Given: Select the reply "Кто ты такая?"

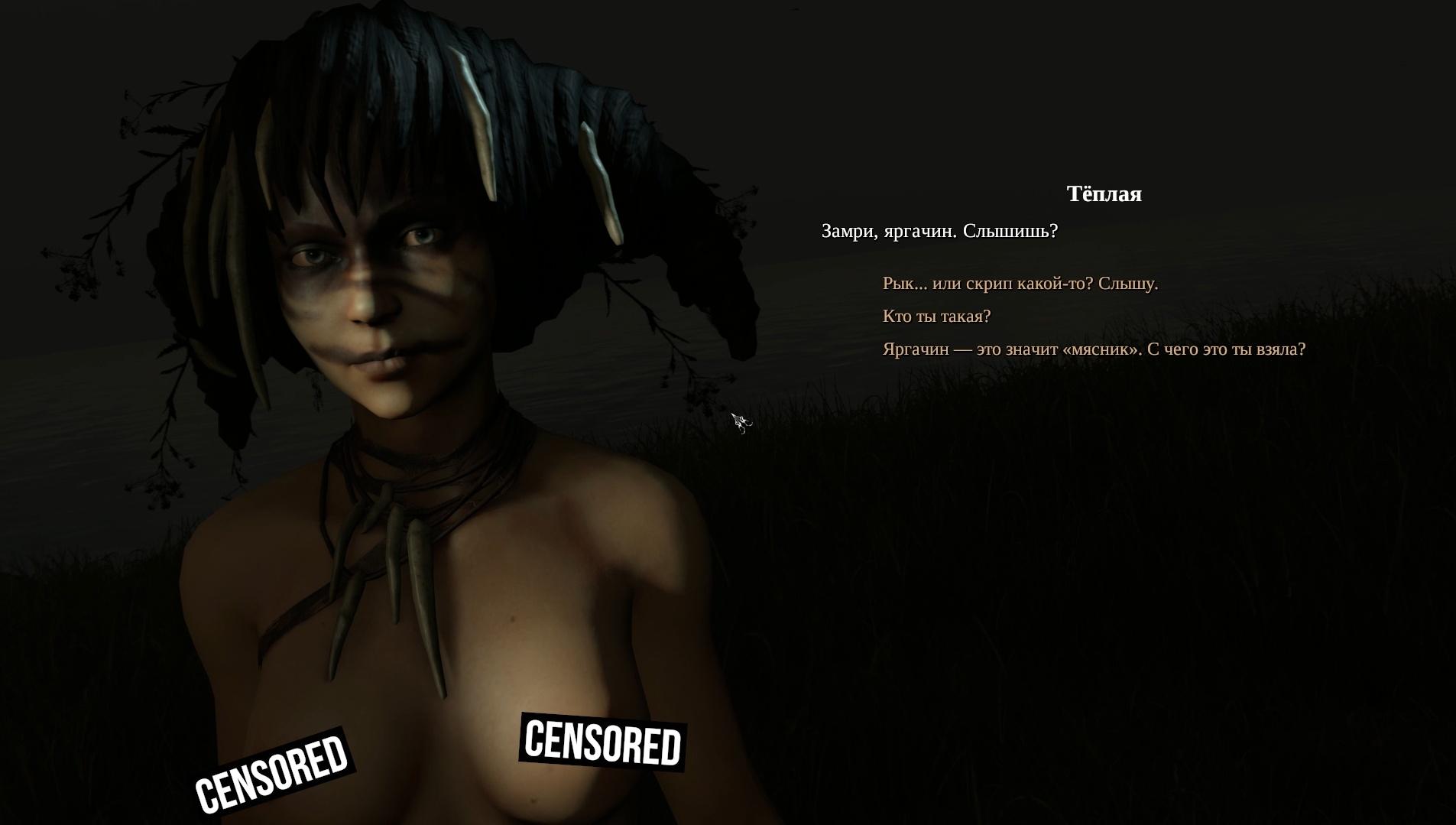Looking at the screenshot, I should pos(936,317).
